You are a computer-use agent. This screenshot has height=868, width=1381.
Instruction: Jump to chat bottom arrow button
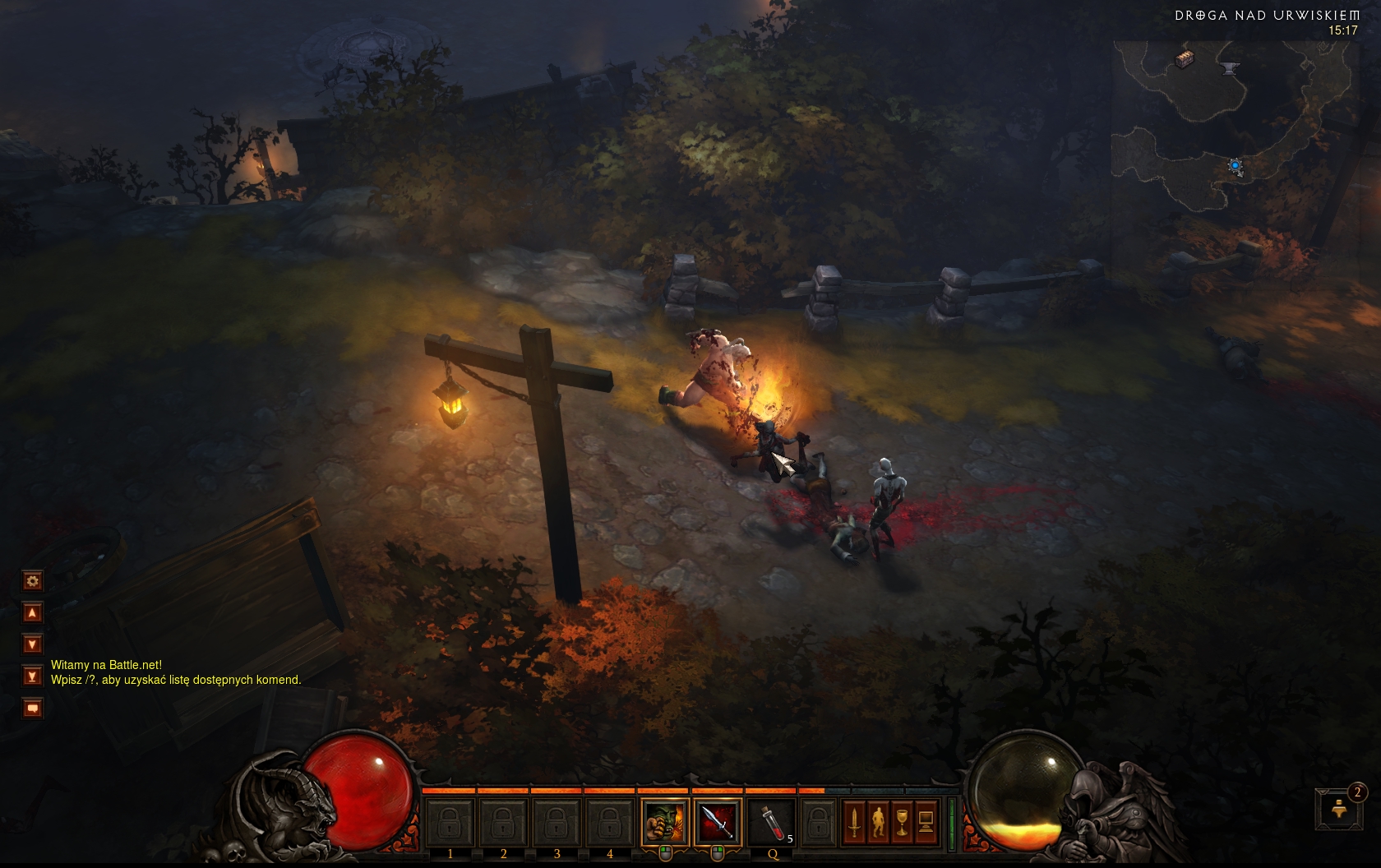pos(32,676)
